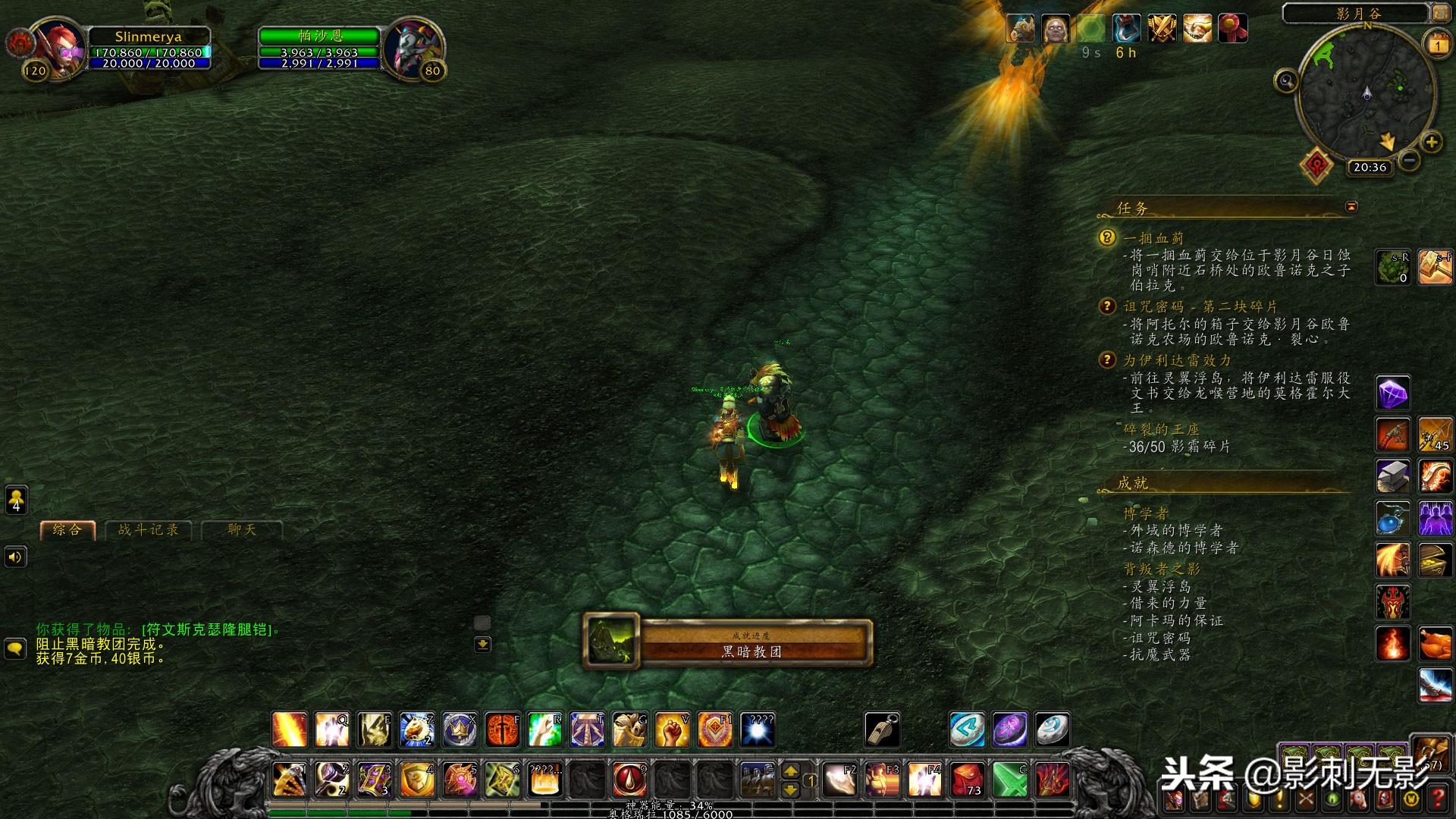Screen dimensions: 1456x819
Task: Select the Slinmerya player portrait
Action: 57,47
